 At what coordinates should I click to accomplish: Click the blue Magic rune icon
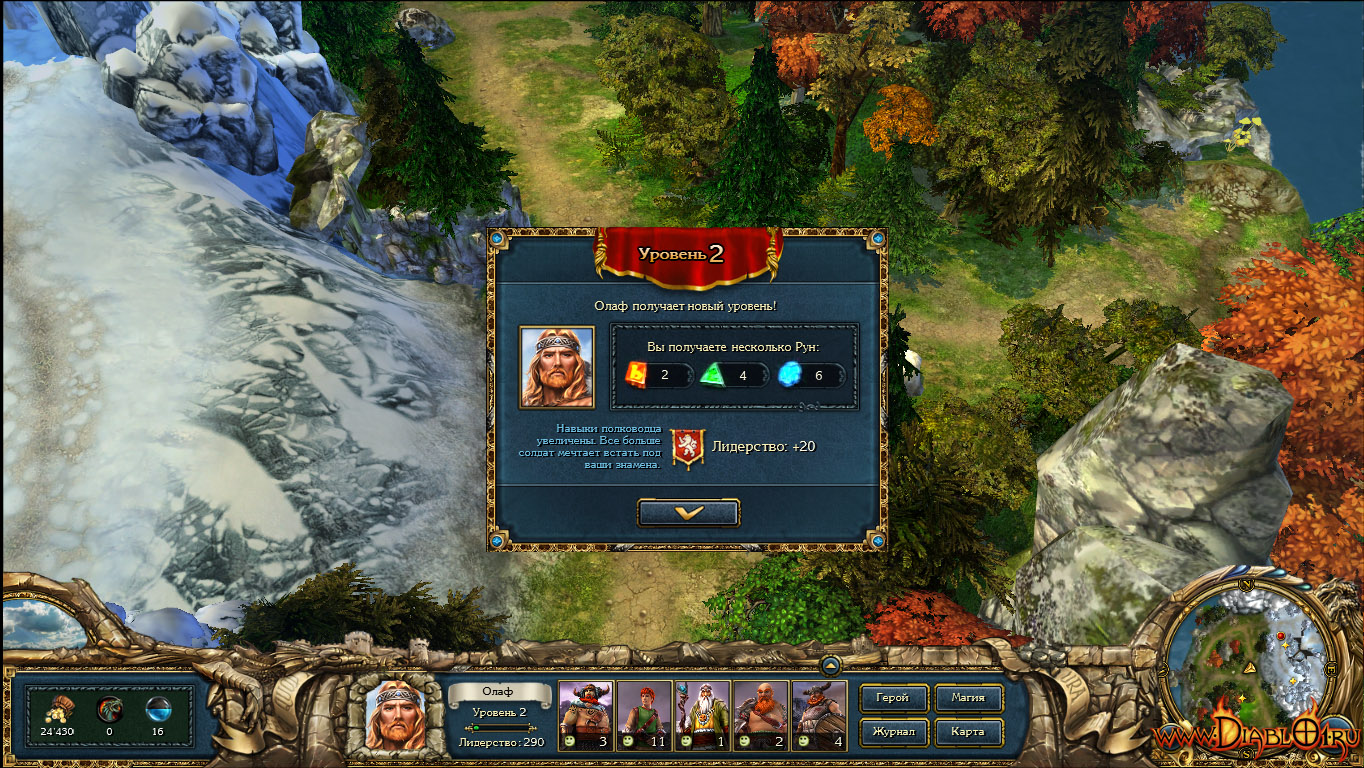coord(791,375)
